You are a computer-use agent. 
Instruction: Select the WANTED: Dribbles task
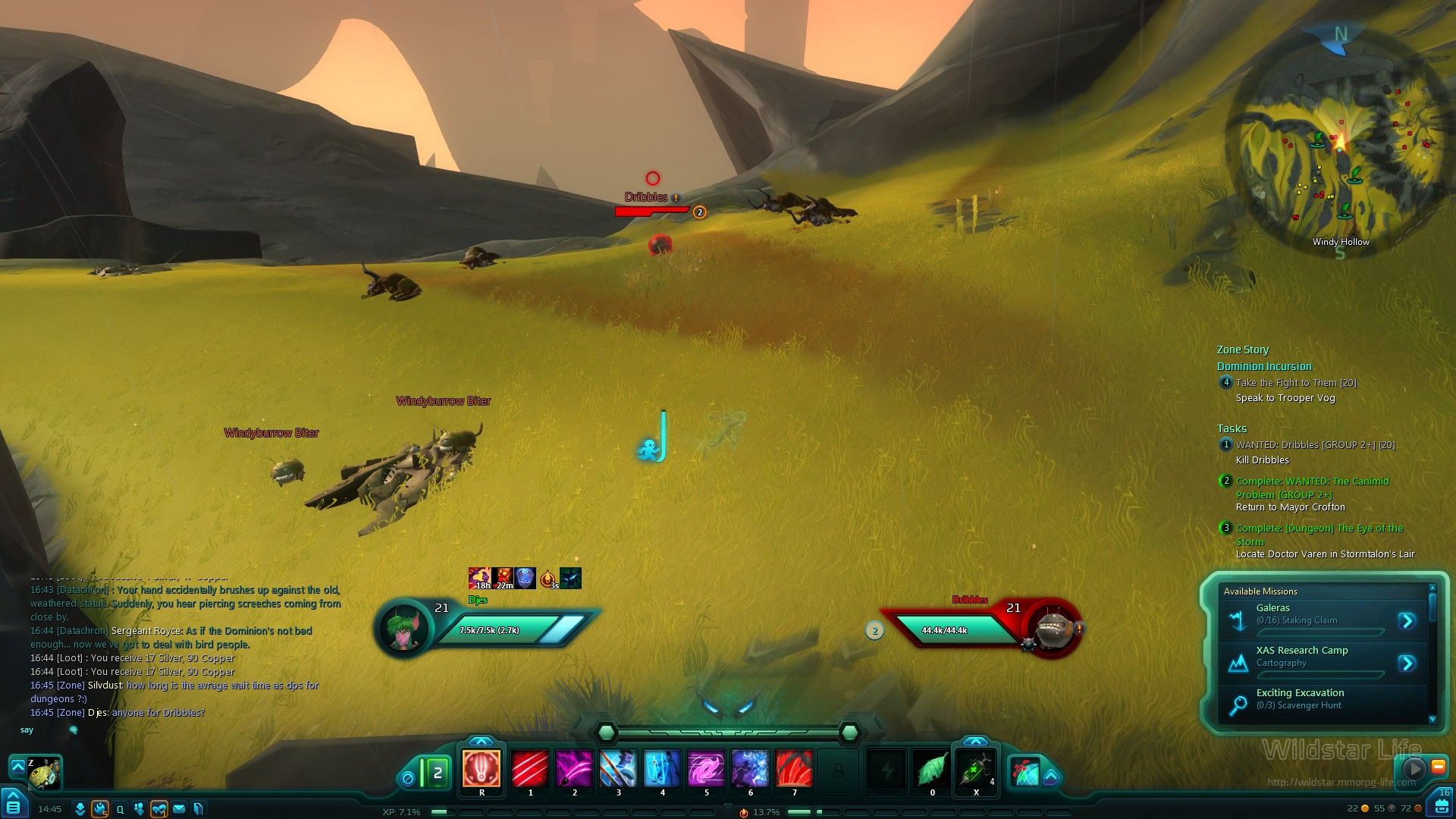coord(1315,445)
